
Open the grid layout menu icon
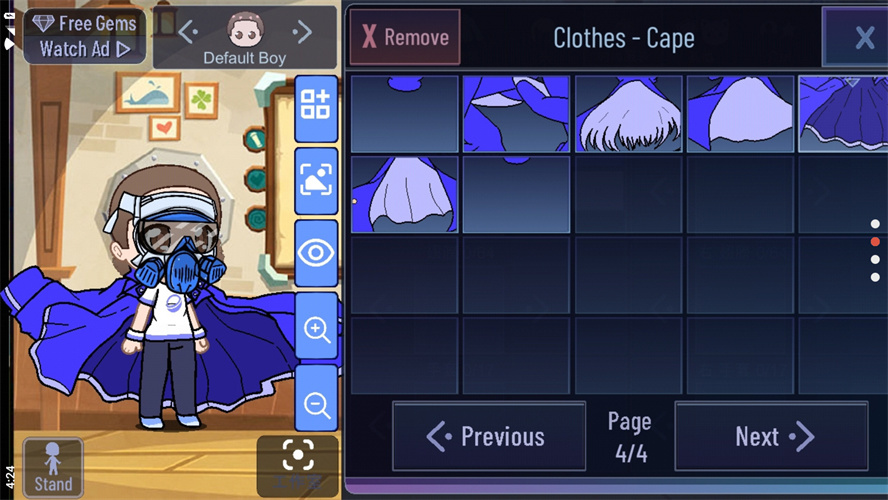pyautogui.click(x=316, y=104)
